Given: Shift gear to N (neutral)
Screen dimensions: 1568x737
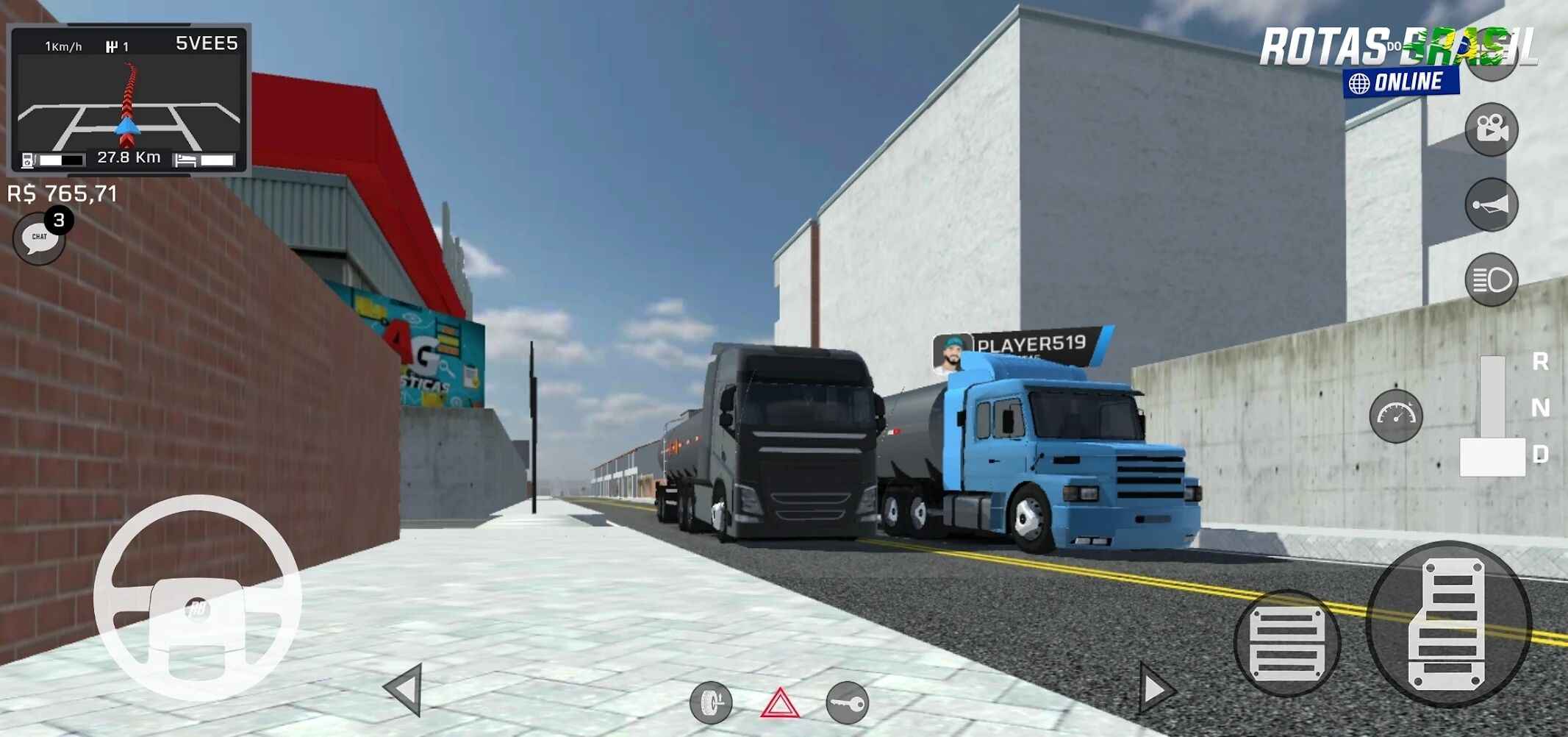Looking at the screenshot, I should [x=1539, y=407].
